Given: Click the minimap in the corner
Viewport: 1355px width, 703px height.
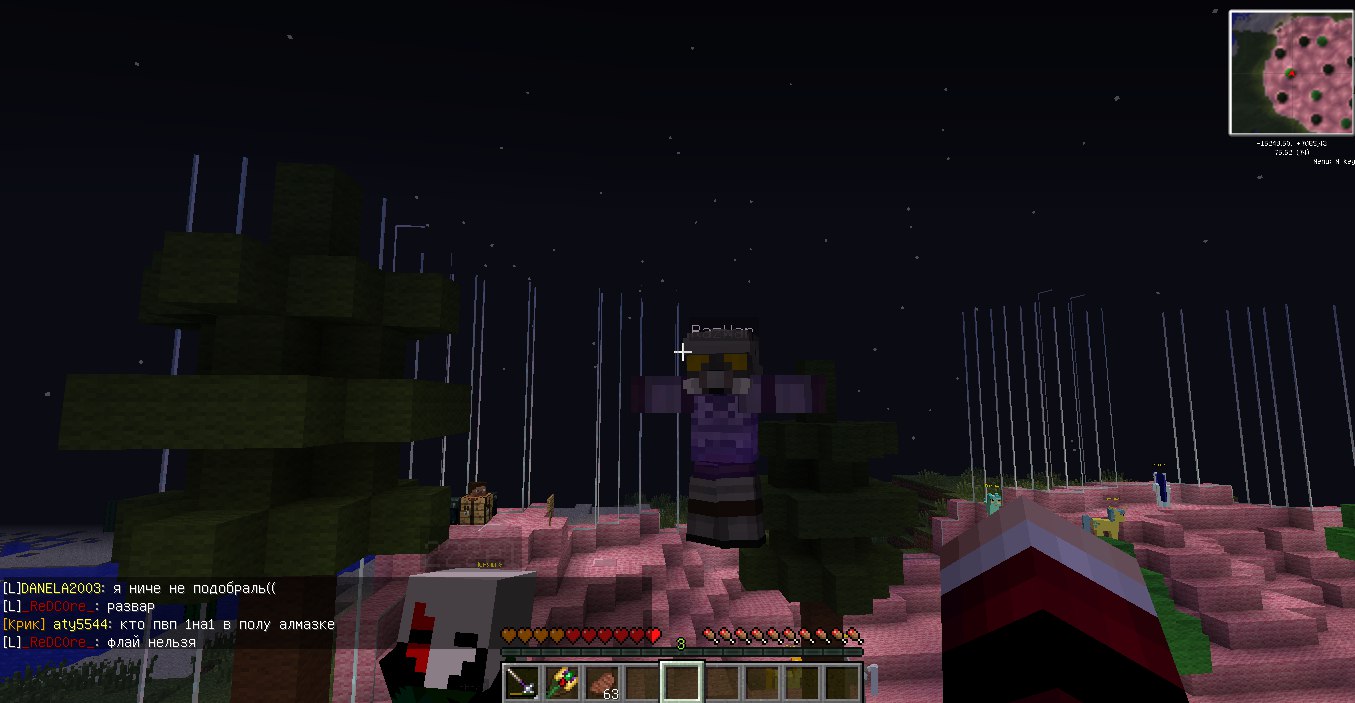Looking at the screenshot, I should pyautogui.click(x=1291, y=72).
